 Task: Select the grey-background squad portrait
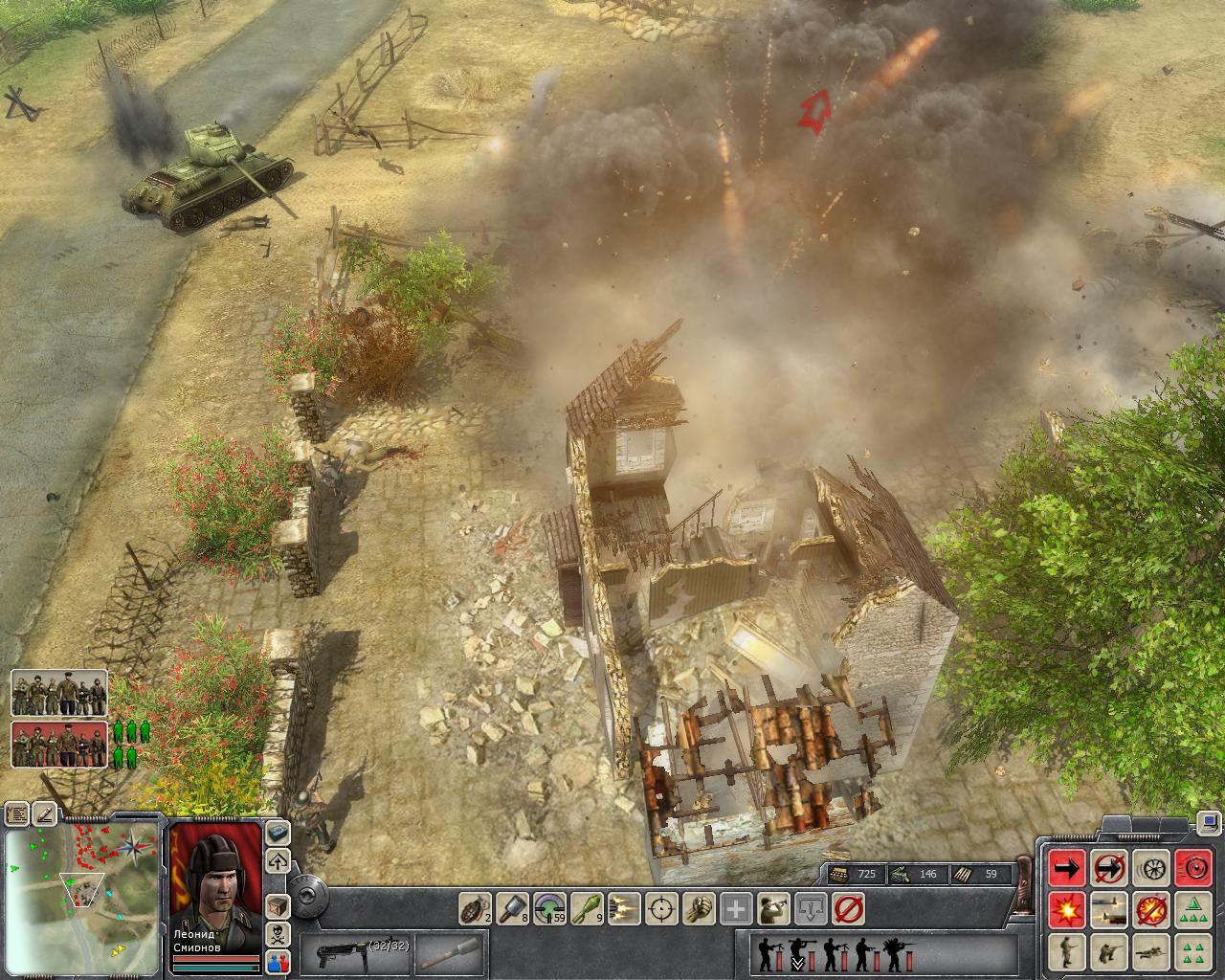click(59, 693)
